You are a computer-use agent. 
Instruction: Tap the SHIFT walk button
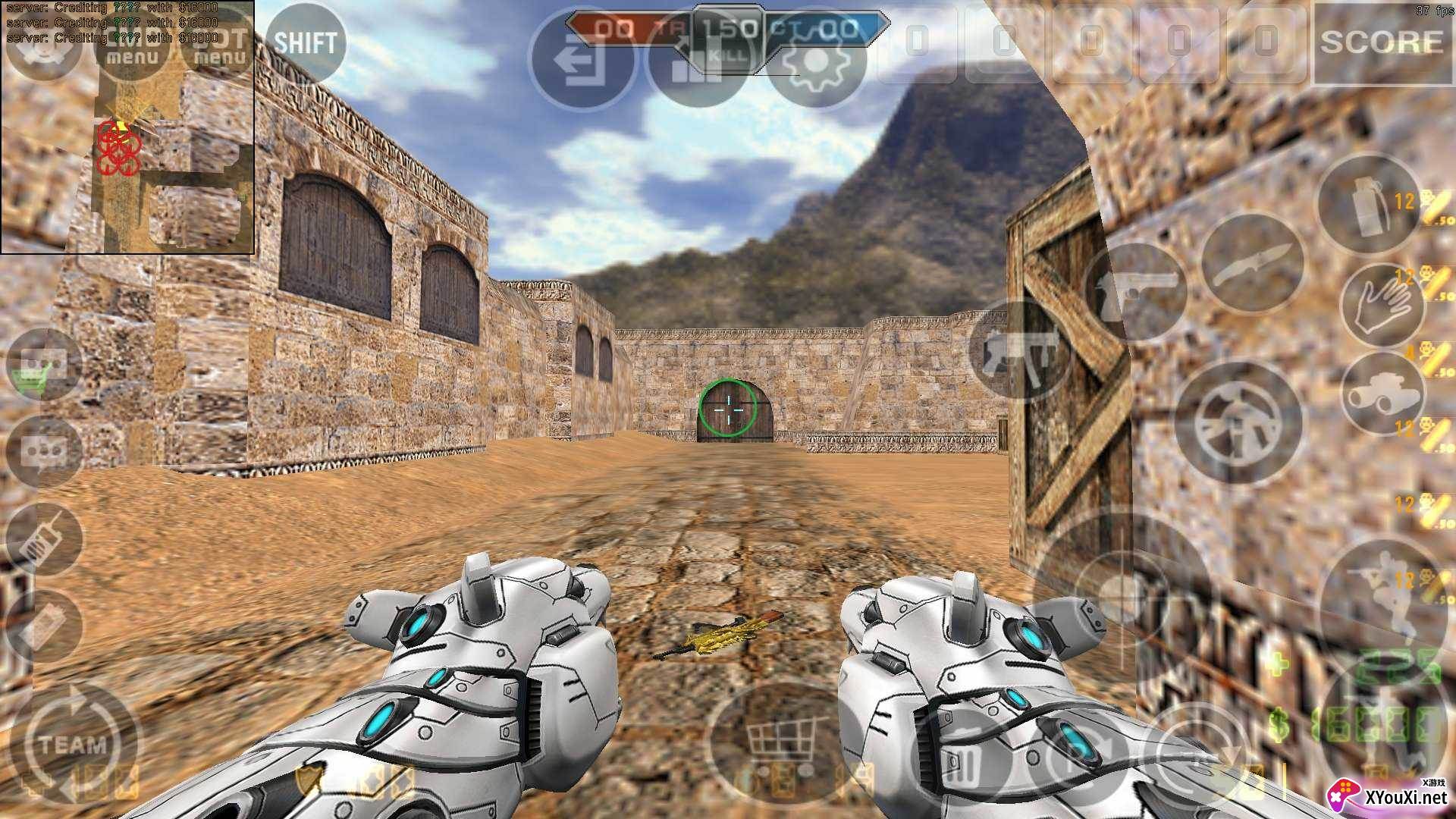pyautogui.click(x=305, y=43)
